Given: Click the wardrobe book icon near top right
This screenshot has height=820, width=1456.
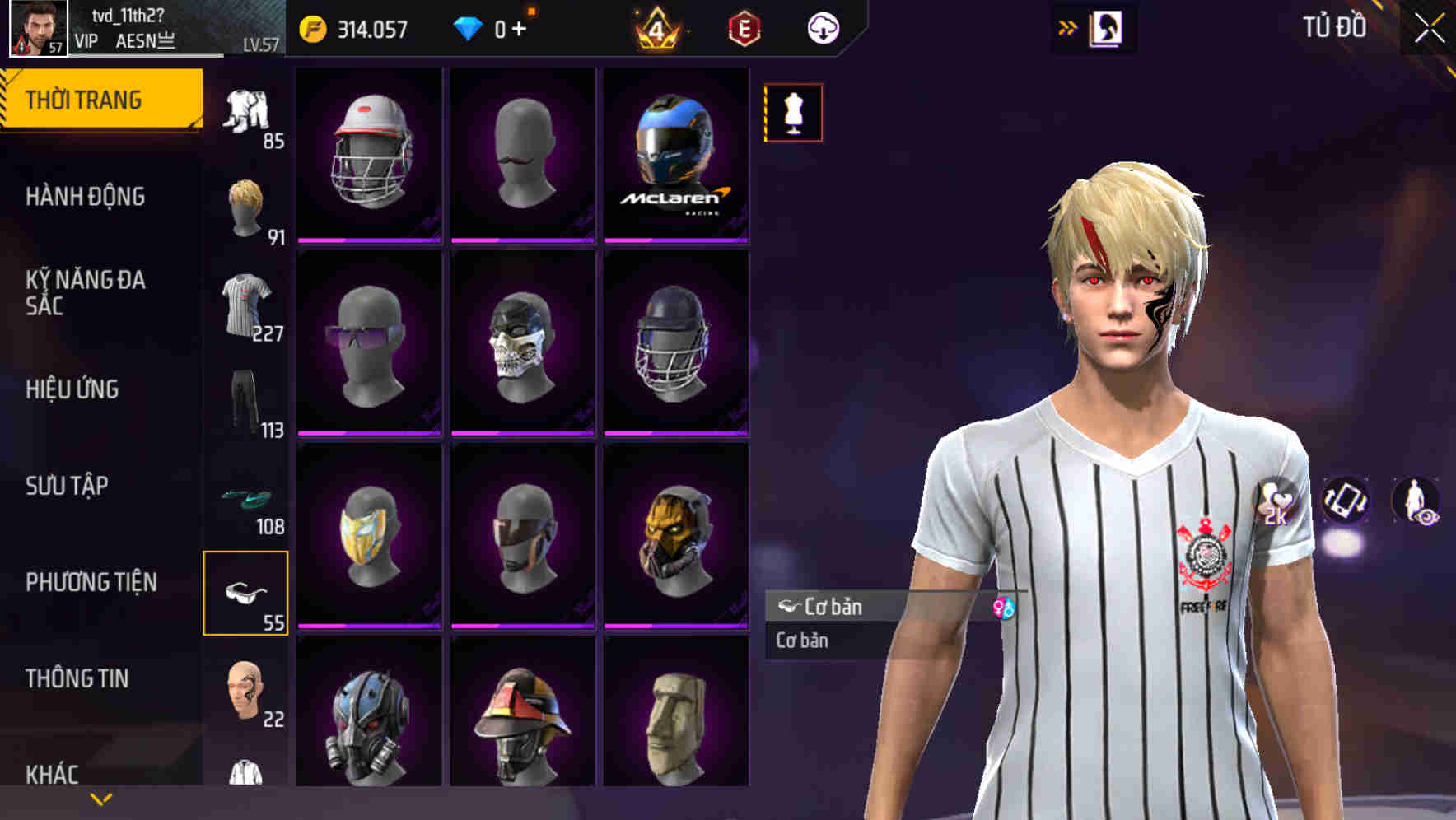Looking at the screenshot, I should pyautogui.click(x=1108, y=27).
